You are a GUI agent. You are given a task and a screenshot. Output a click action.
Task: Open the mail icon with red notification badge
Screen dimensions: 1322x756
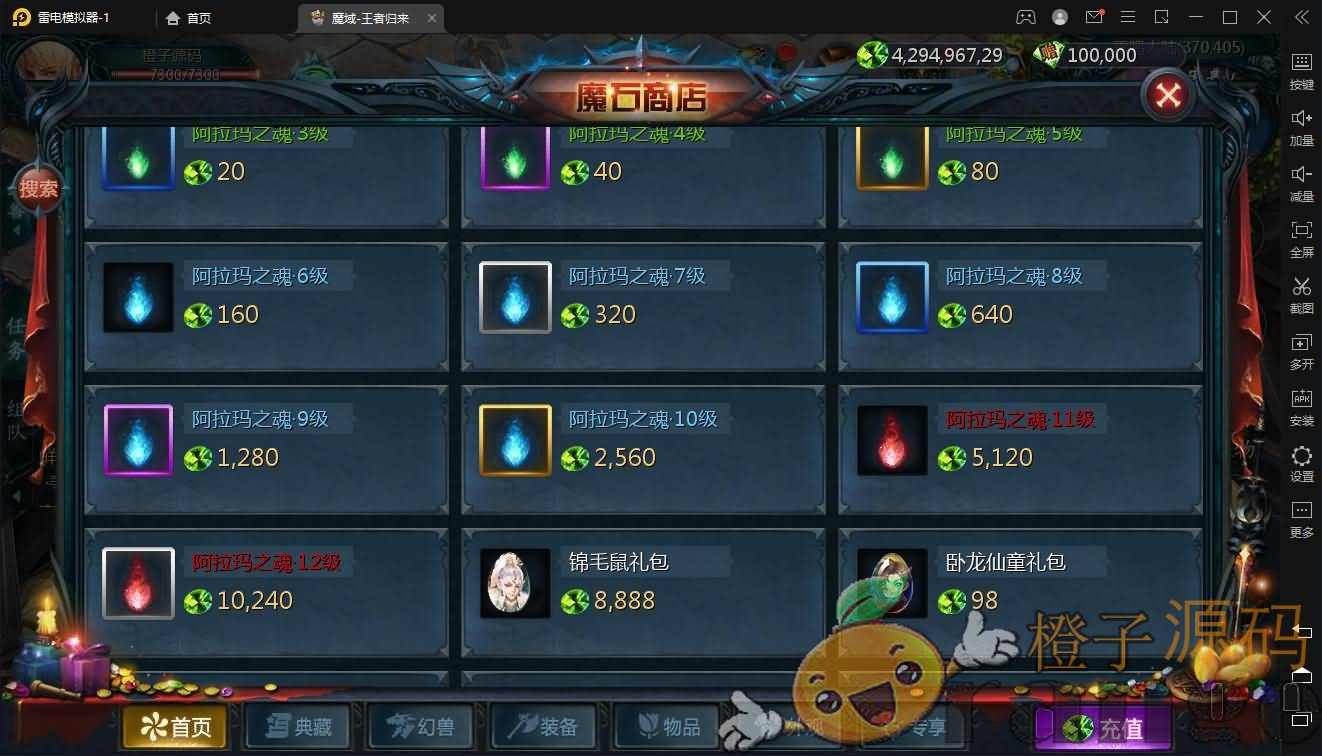point(1092,17)
